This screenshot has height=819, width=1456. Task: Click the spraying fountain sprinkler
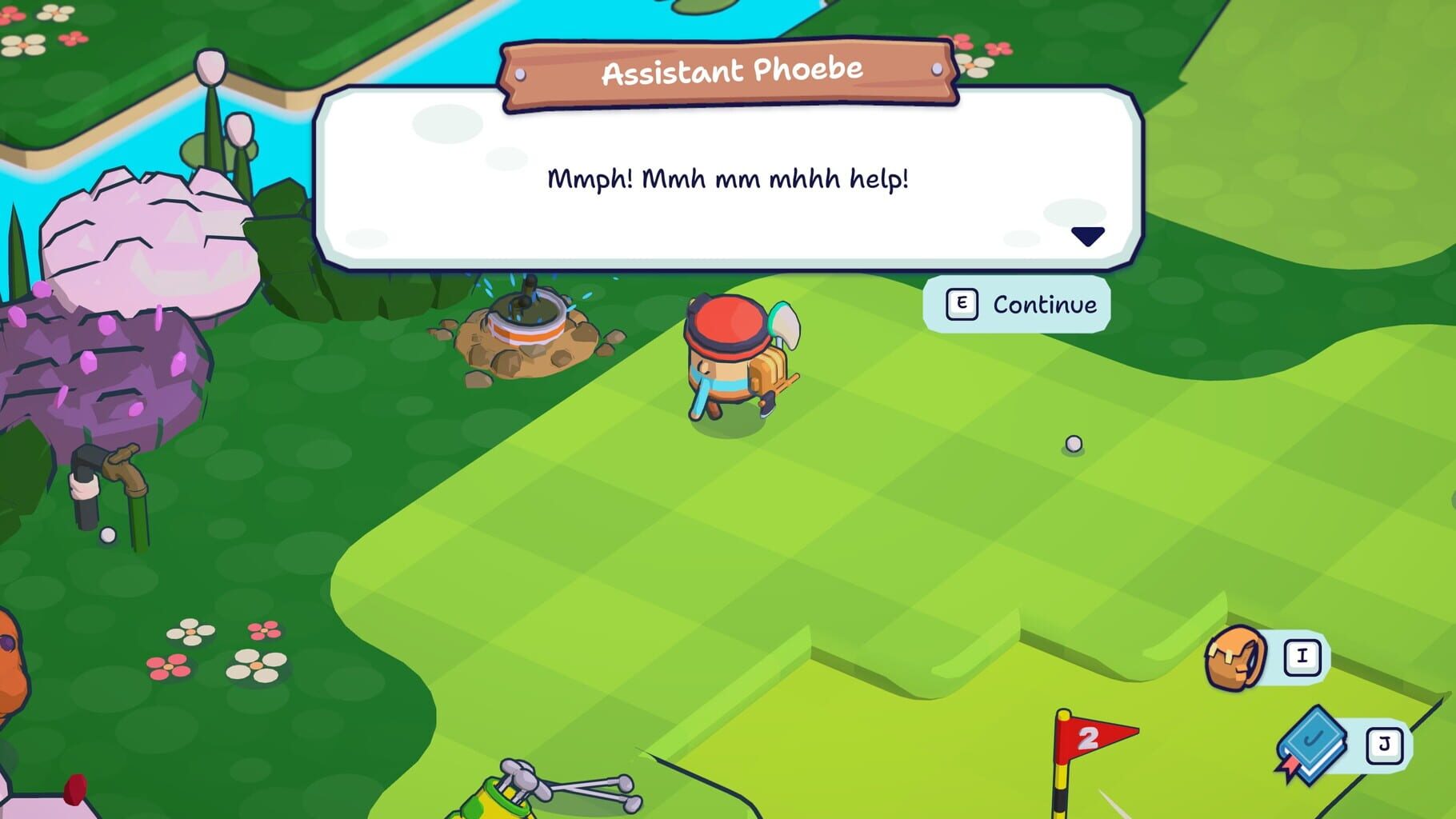click(528, 324)
